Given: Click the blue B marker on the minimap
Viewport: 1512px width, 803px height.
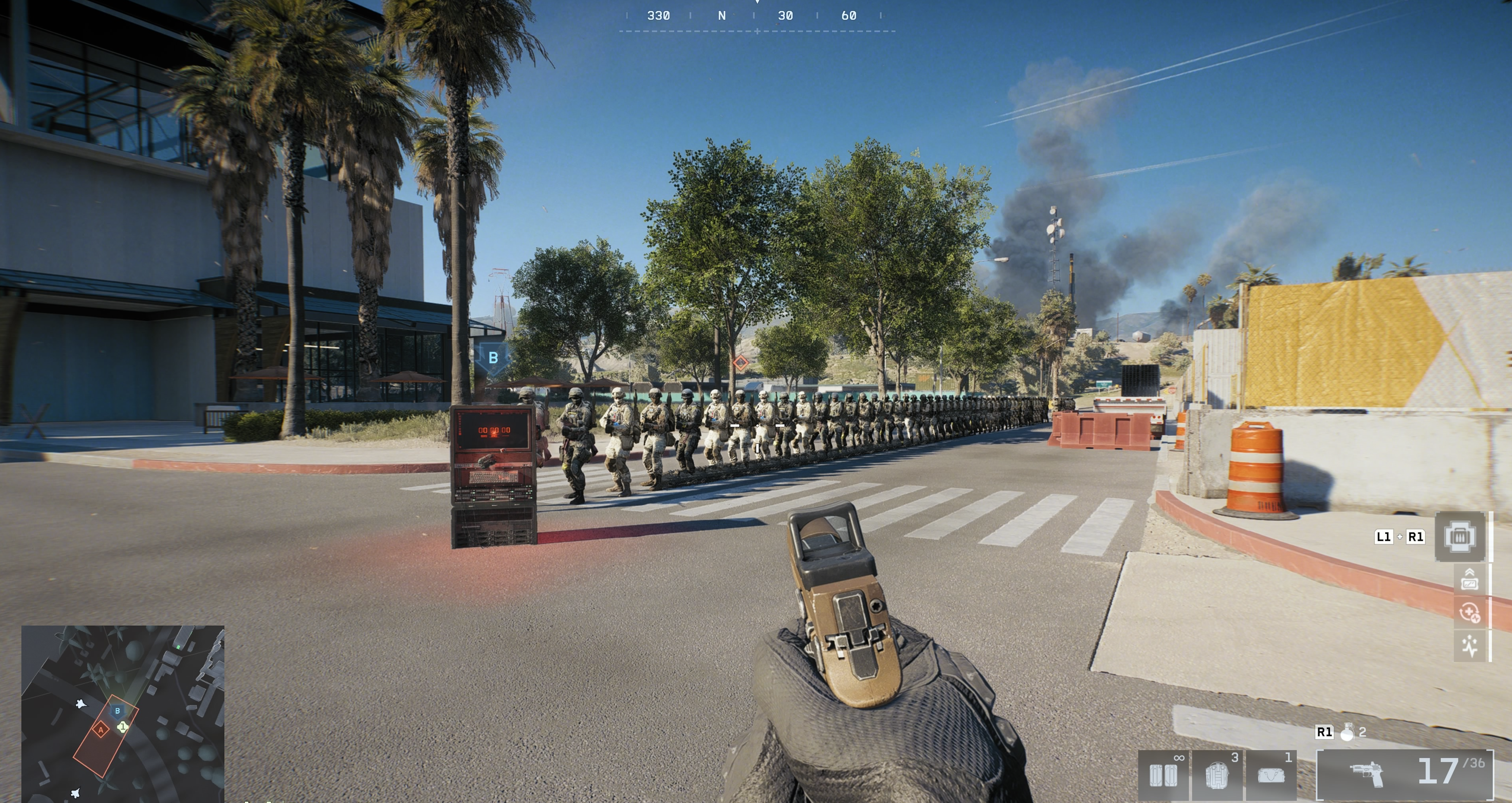Looking at the screenshot, I should [x=117, y=711].
